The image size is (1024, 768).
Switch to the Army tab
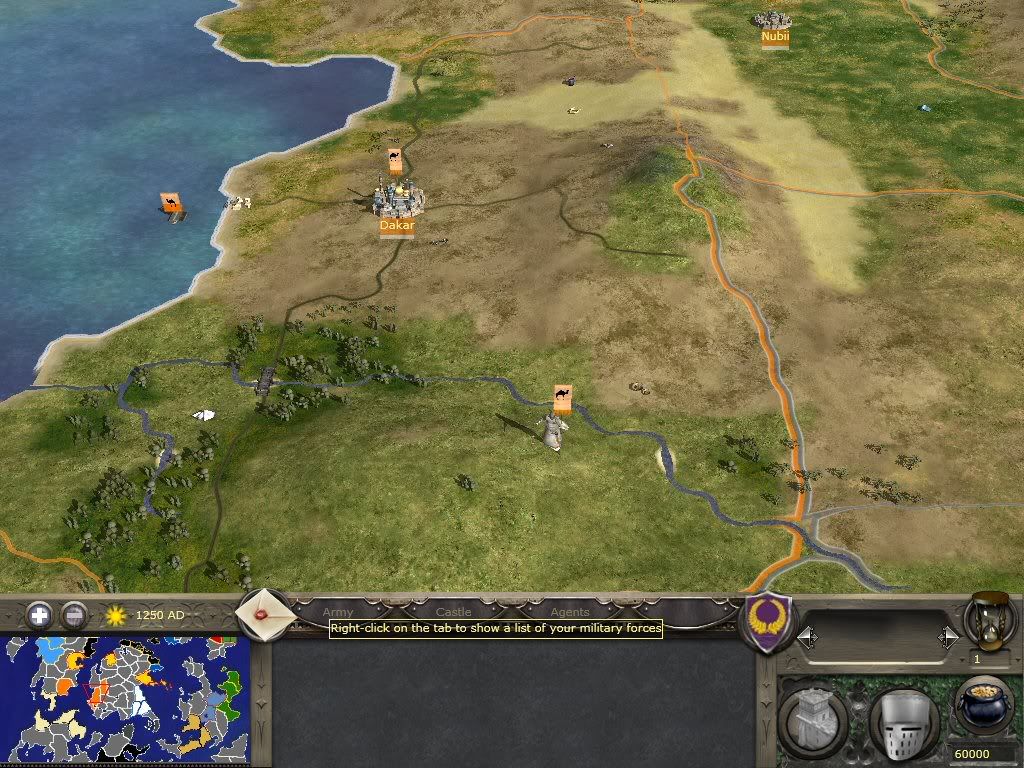click(x=338, y=611)
